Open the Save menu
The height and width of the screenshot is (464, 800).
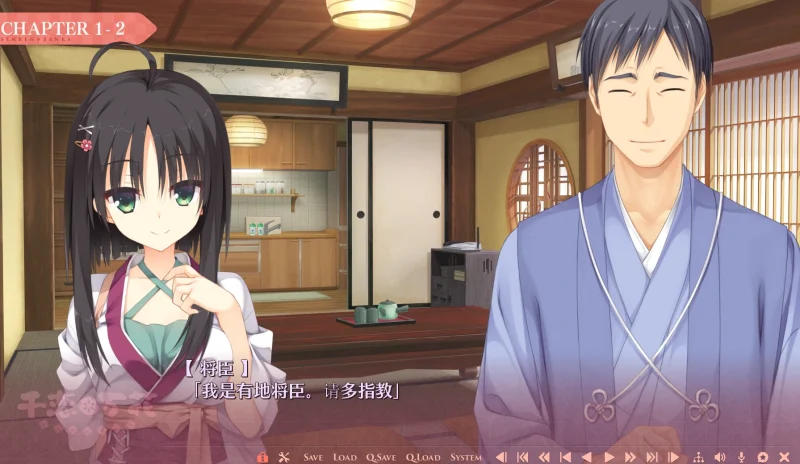coord(313,457)
